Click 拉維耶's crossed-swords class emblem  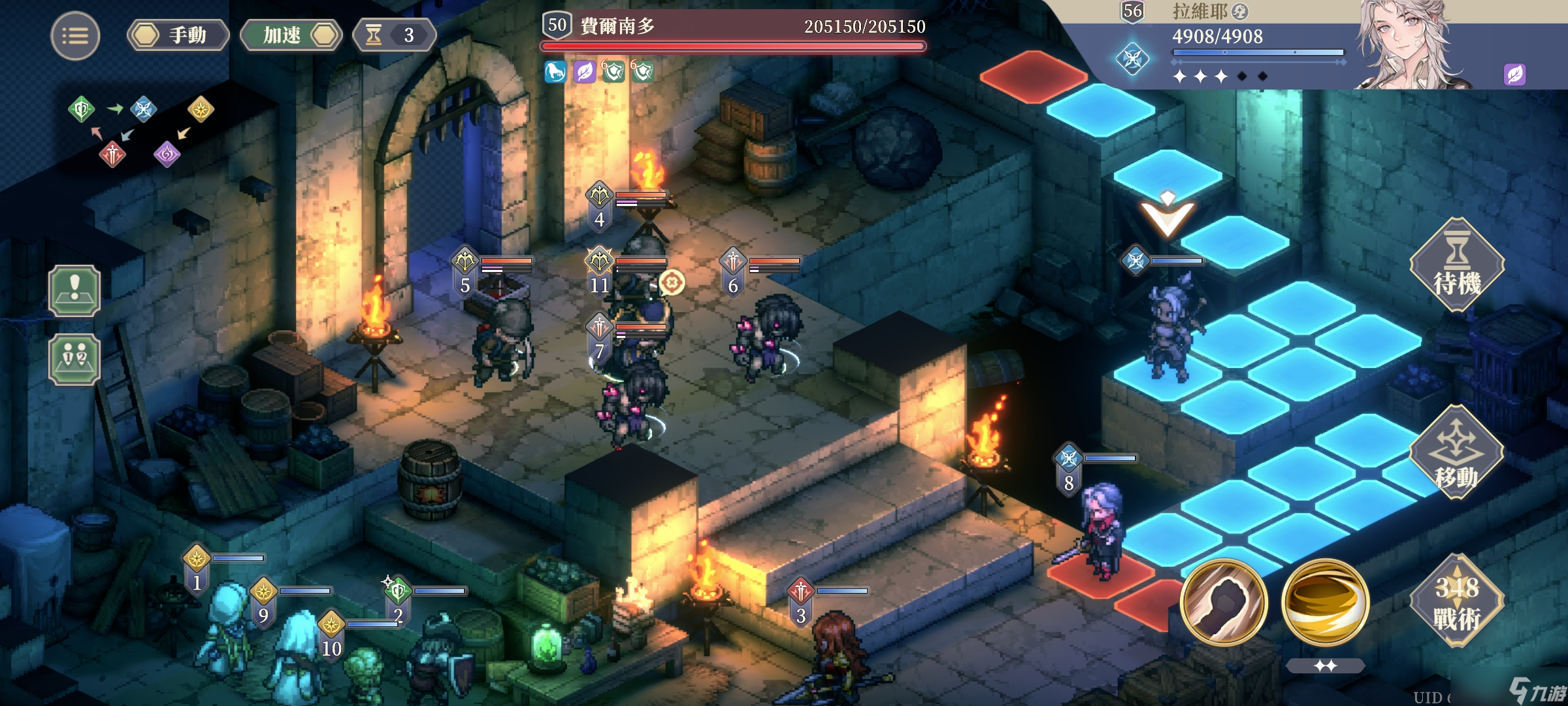[x=1132, y=59]
